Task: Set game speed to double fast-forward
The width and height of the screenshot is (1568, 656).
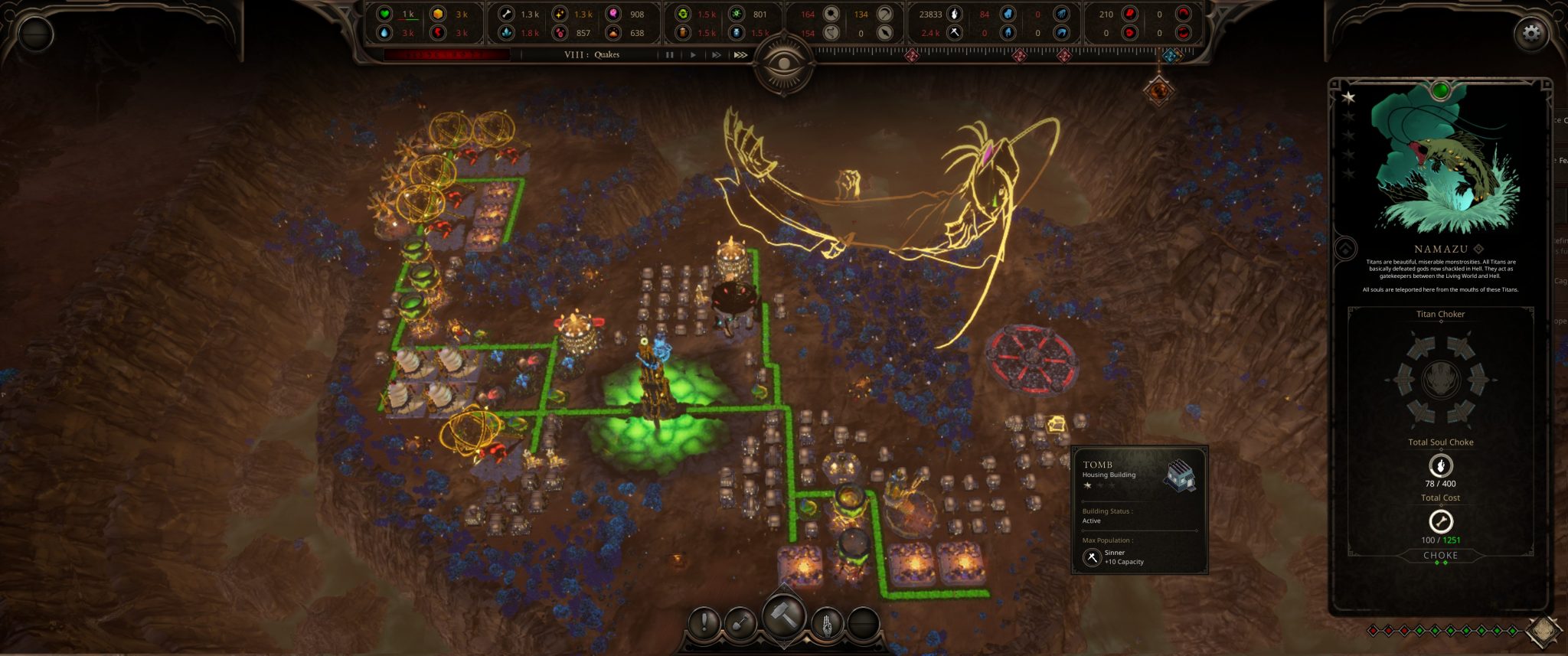Action: [716, 55]
